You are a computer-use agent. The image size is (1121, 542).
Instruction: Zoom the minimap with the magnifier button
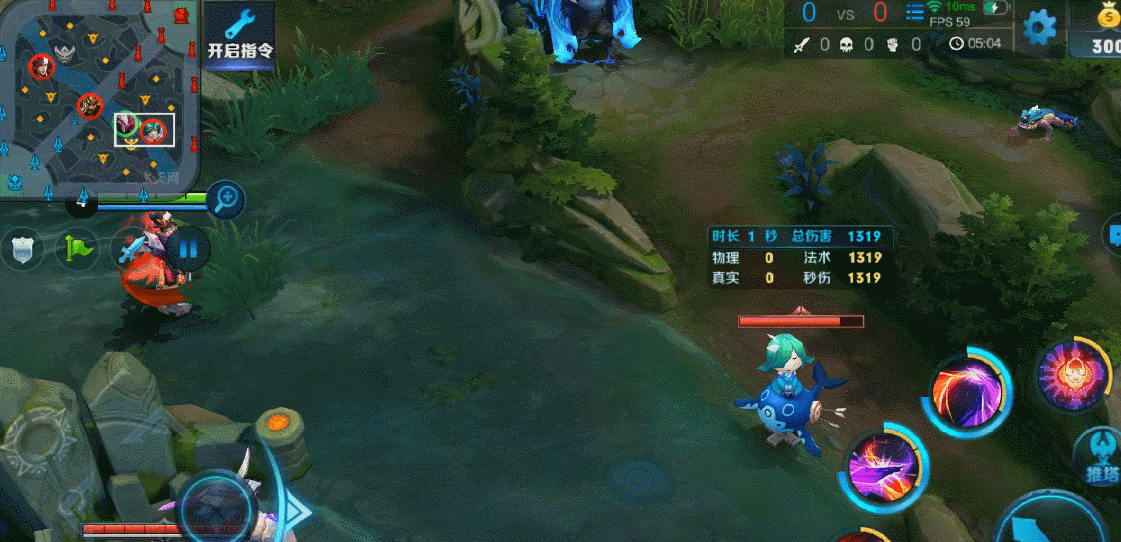[x=227, y=198]
